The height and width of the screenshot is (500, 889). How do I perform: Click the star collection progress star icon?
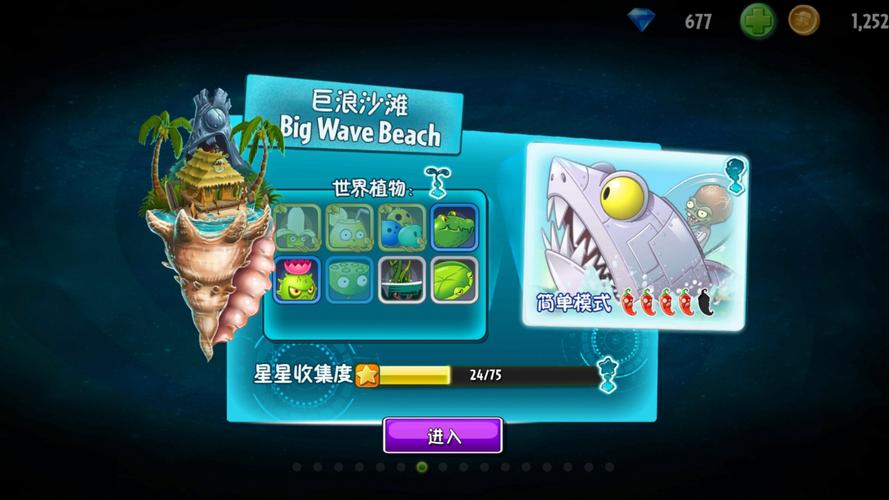[x=367, y=375]
